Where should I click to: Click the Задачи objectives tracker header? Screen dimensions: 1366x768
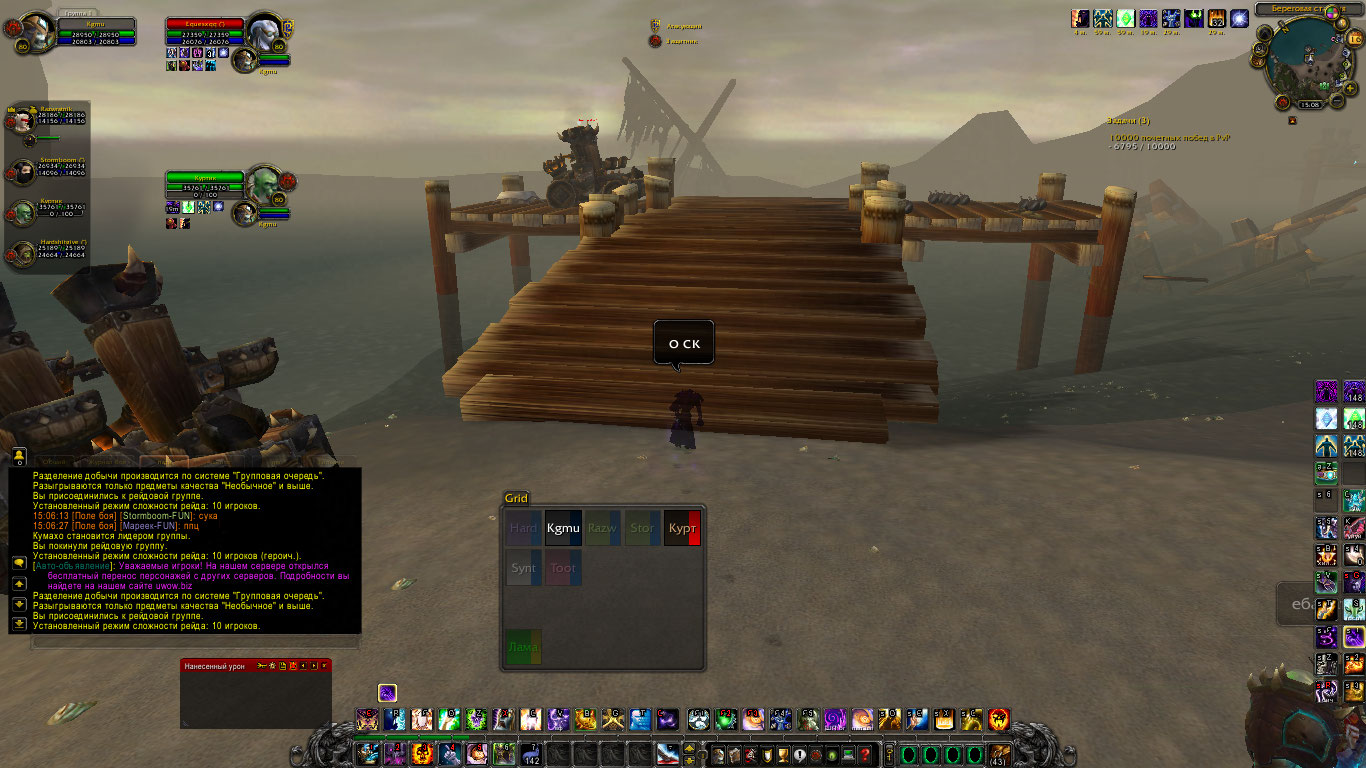pyautogui.click(x=1128, y=121)
